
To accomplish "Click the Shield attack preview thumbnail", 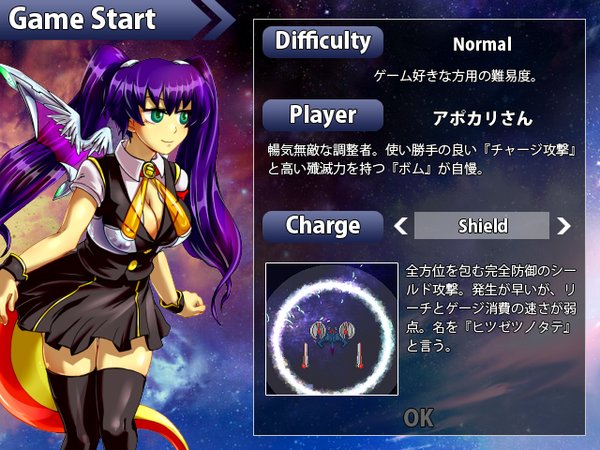I will (331, 328).
